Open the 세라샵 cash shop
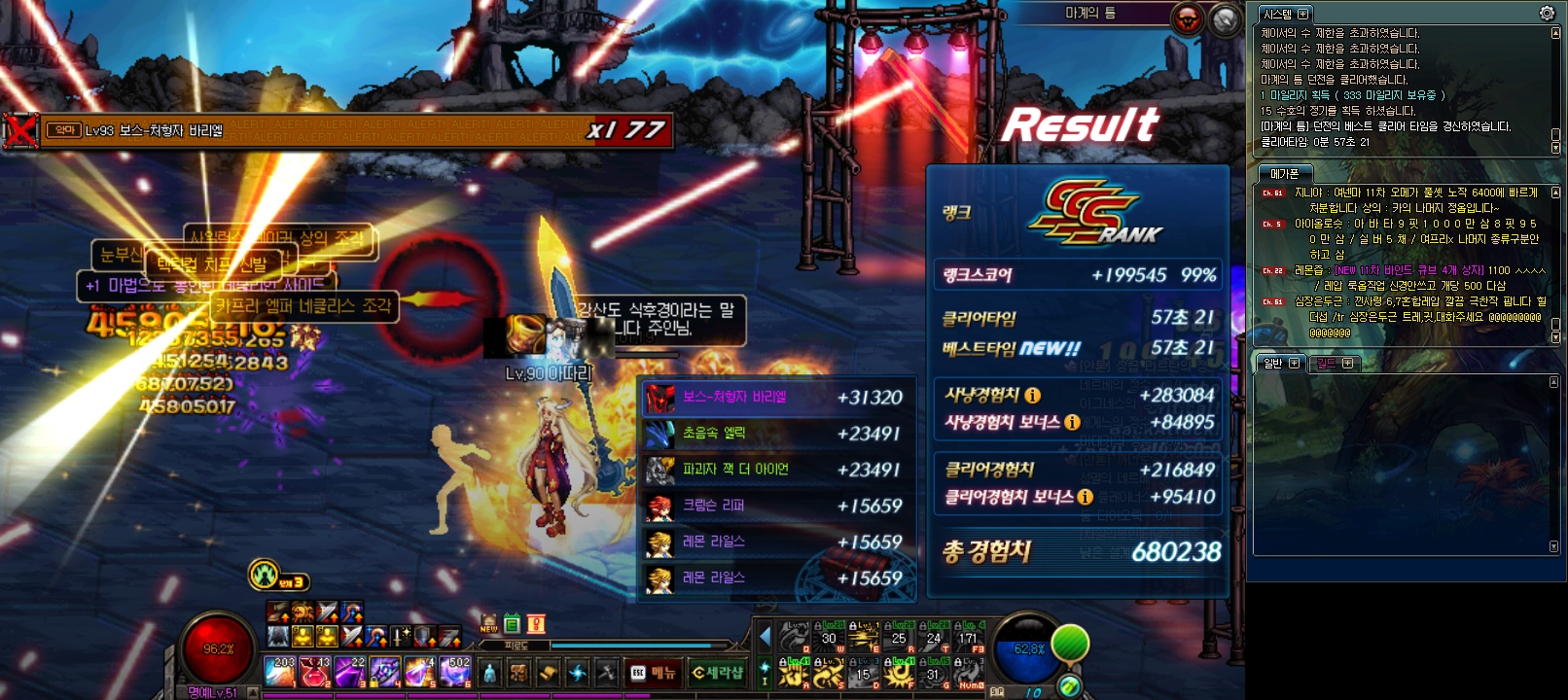Image resolution: width=1568 pixels, height=700 pixels. tap(718, 673)
